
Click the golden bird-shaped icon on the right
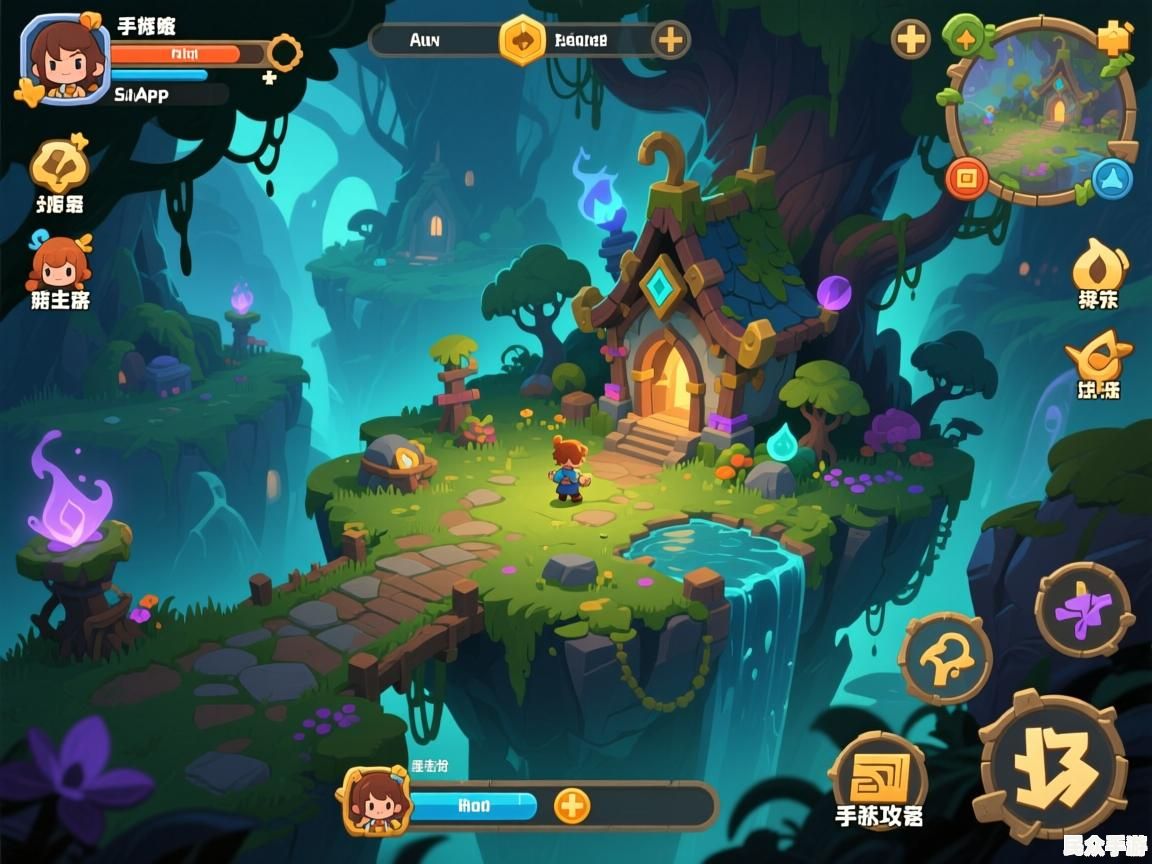(x=1098, y=357)
